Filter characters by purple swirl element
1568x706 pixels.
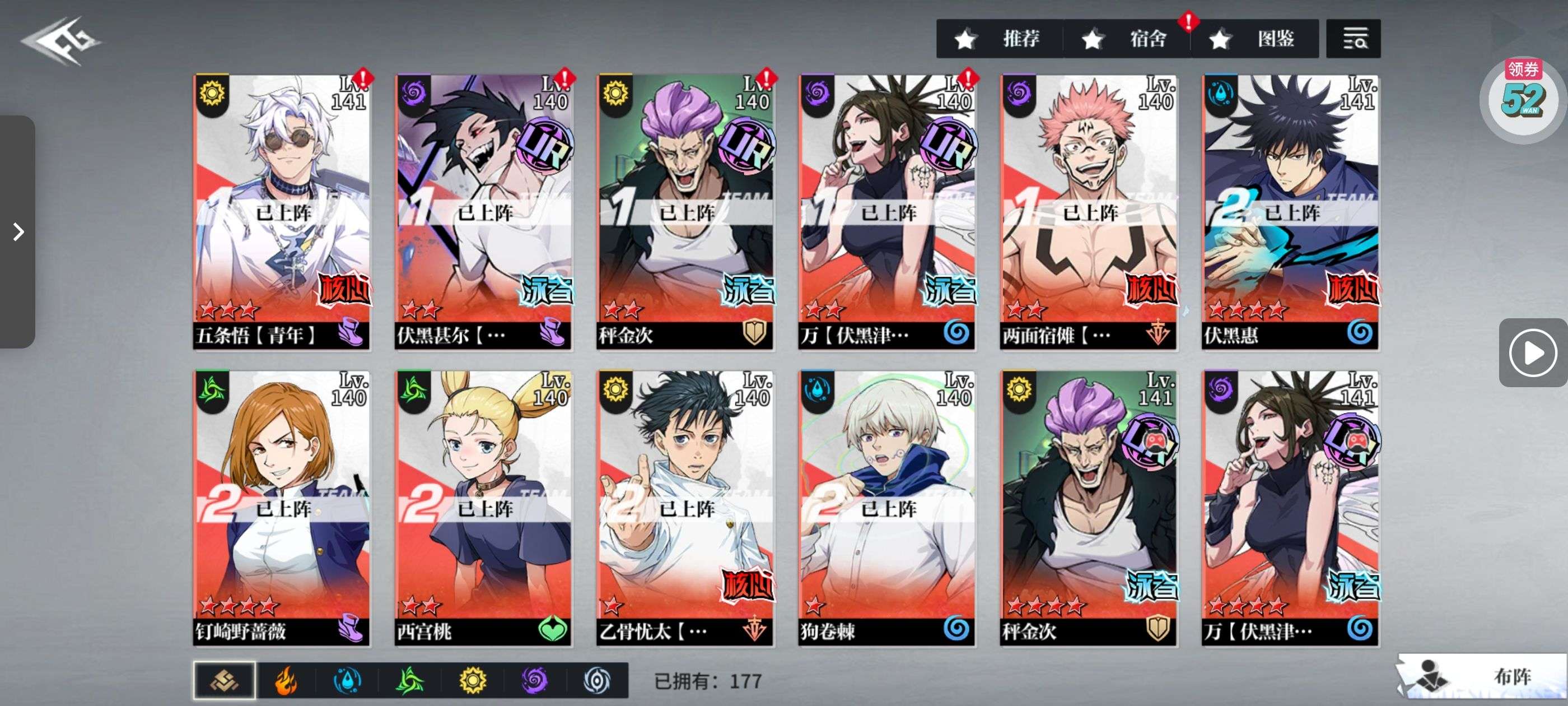pos(534,680)
